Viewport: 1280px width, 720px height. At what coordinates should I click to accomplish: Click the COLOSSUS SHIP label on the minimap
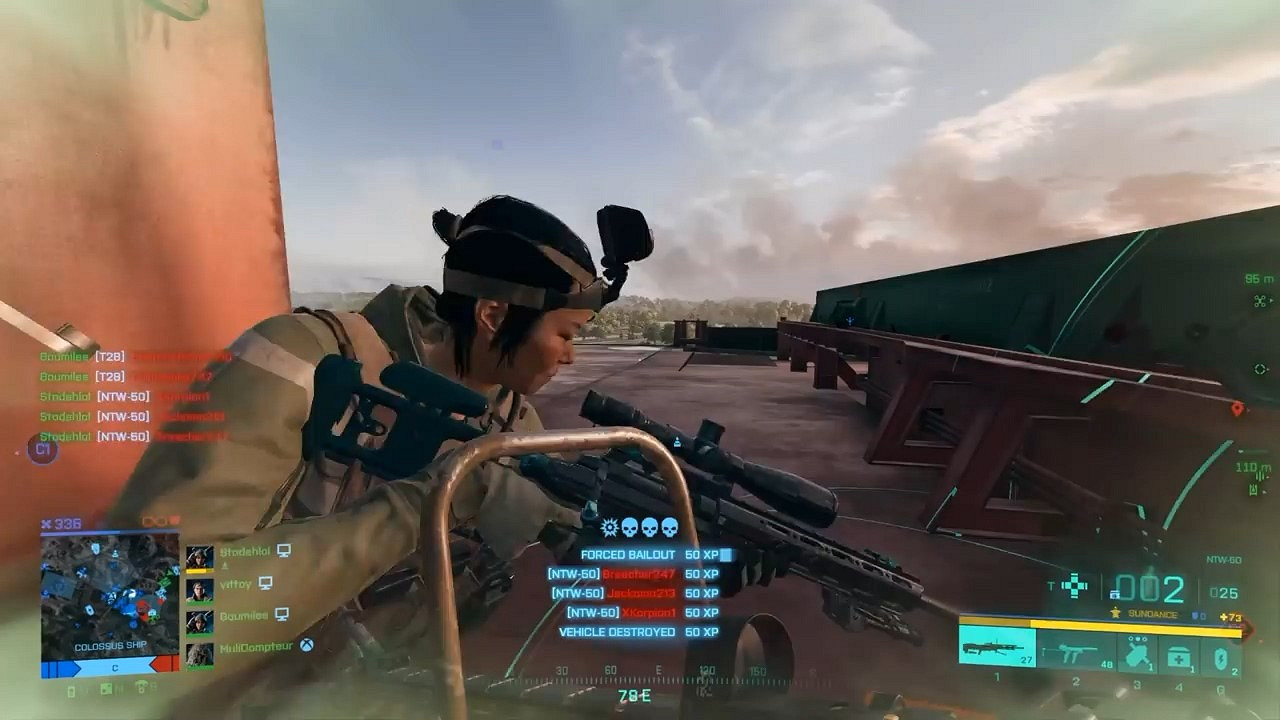[112, 646]
